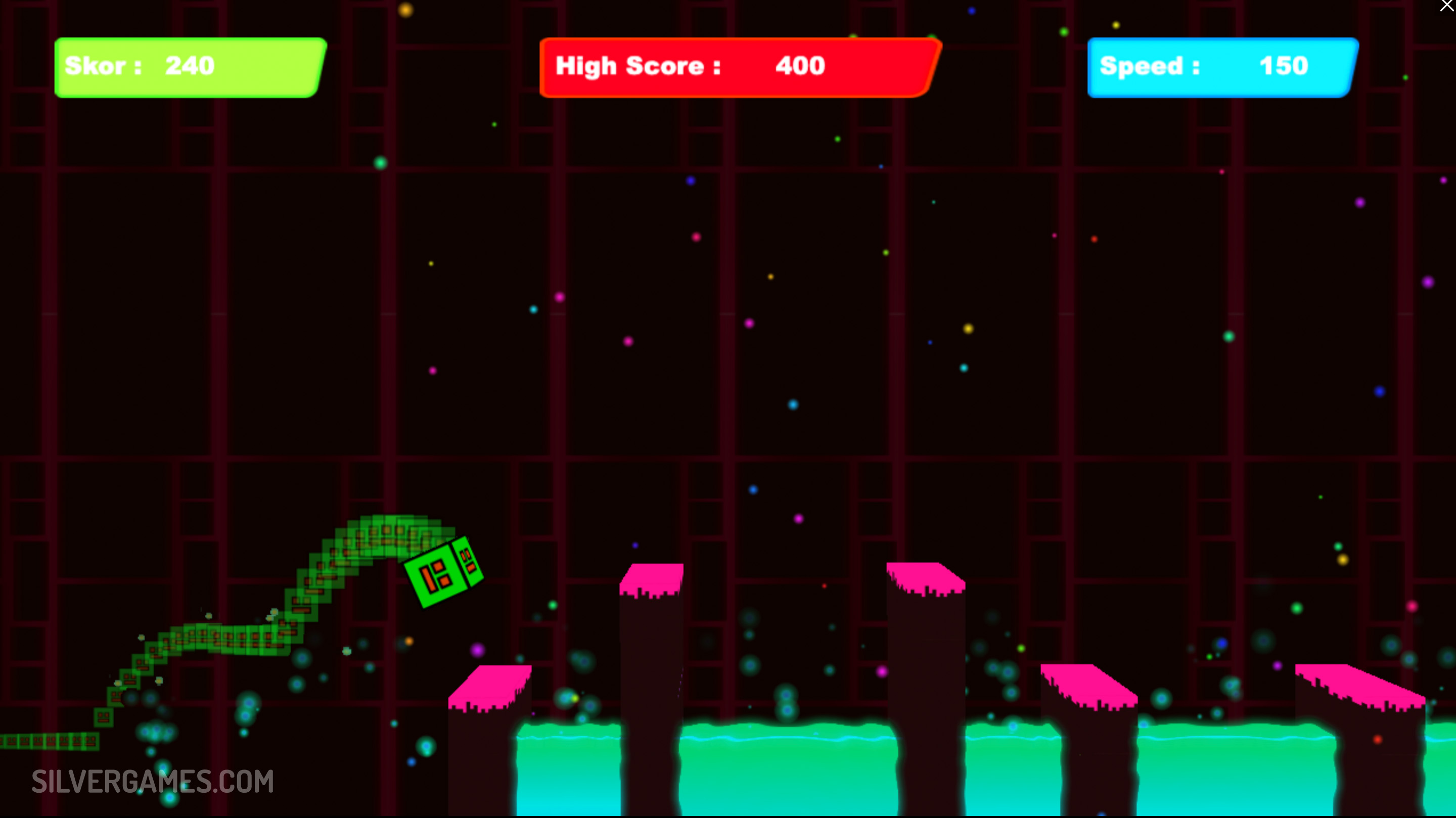Screen dimensions: 1456x818
Task: Close the game with the X button
Action: [x=1446, y=6]
